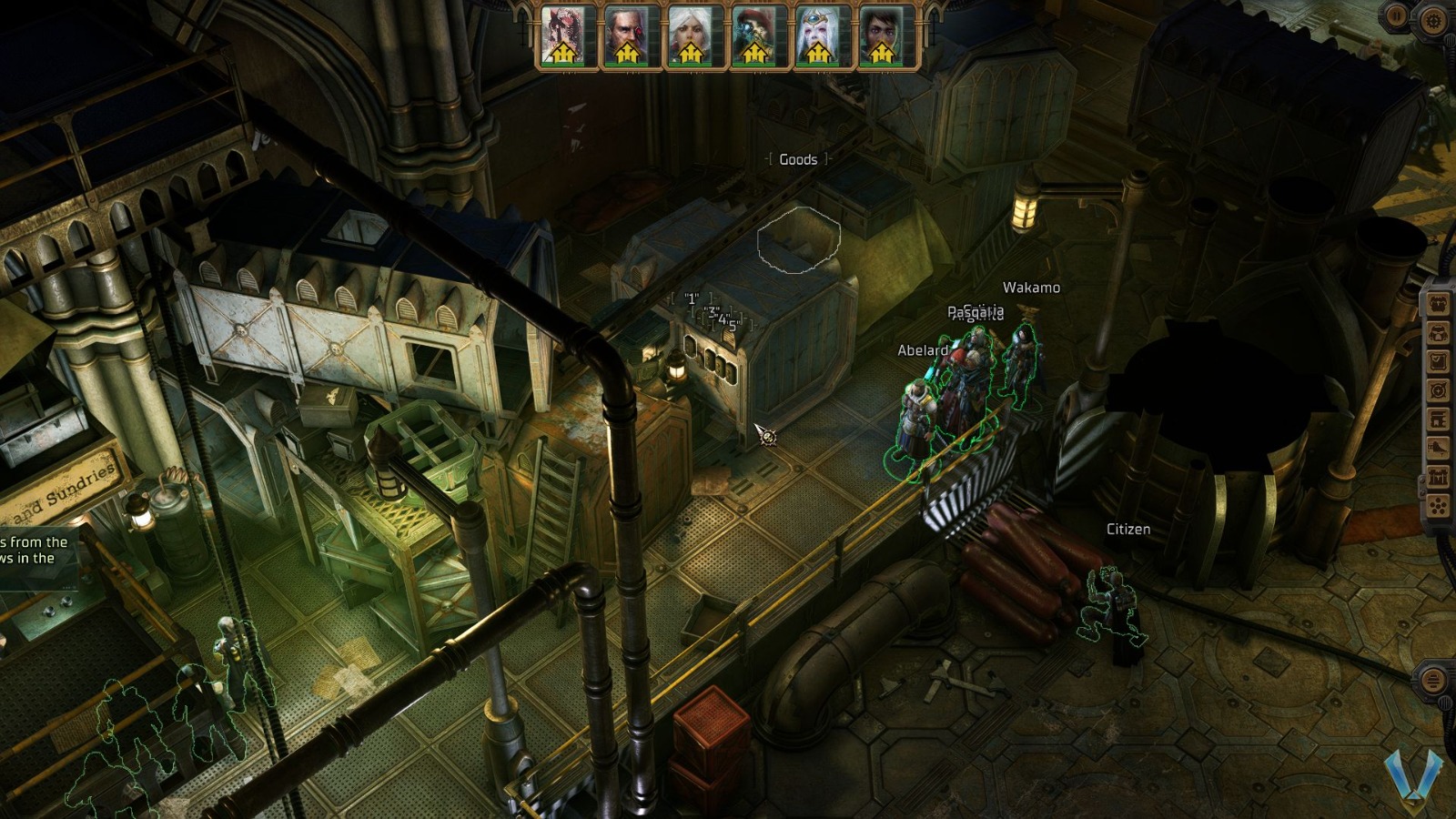Image resolution: width=1456 pixels, height=819 pixels.
Task: Click the level-up arrow on the first portrait
Action: pyautogui.click(x=563, y=54)
